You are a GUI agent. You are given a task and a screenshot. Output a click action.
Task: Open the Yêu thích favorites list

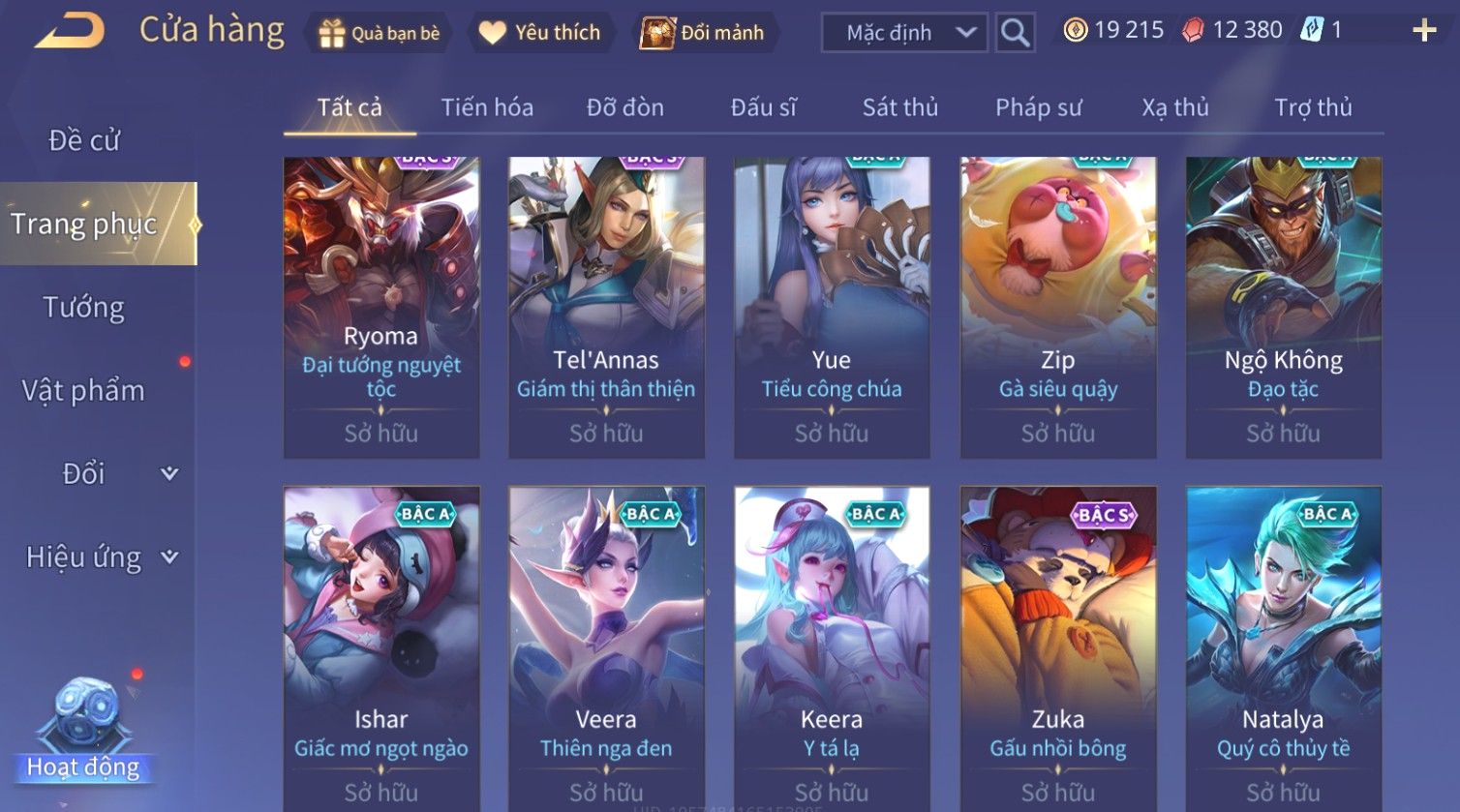pyautogui.click(x=539, y=33)
